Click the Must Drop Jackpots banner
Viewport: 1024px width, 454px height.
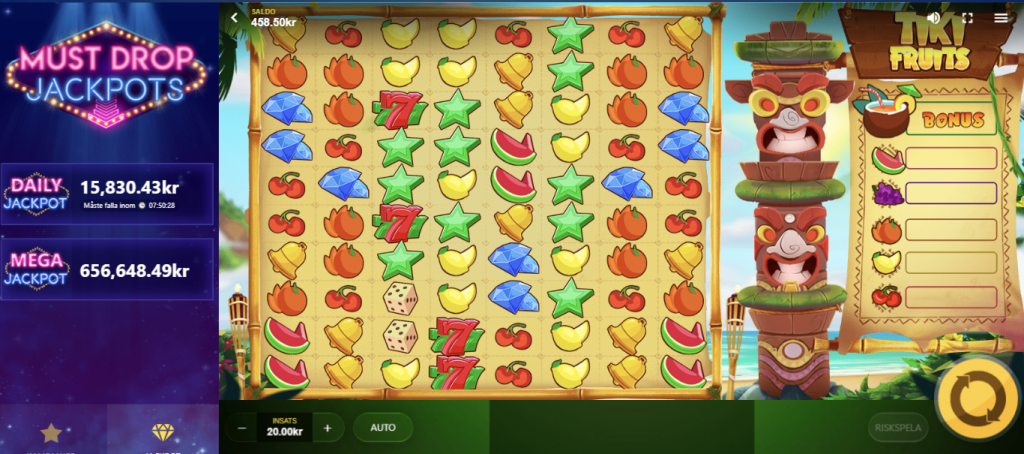point(108,73)
